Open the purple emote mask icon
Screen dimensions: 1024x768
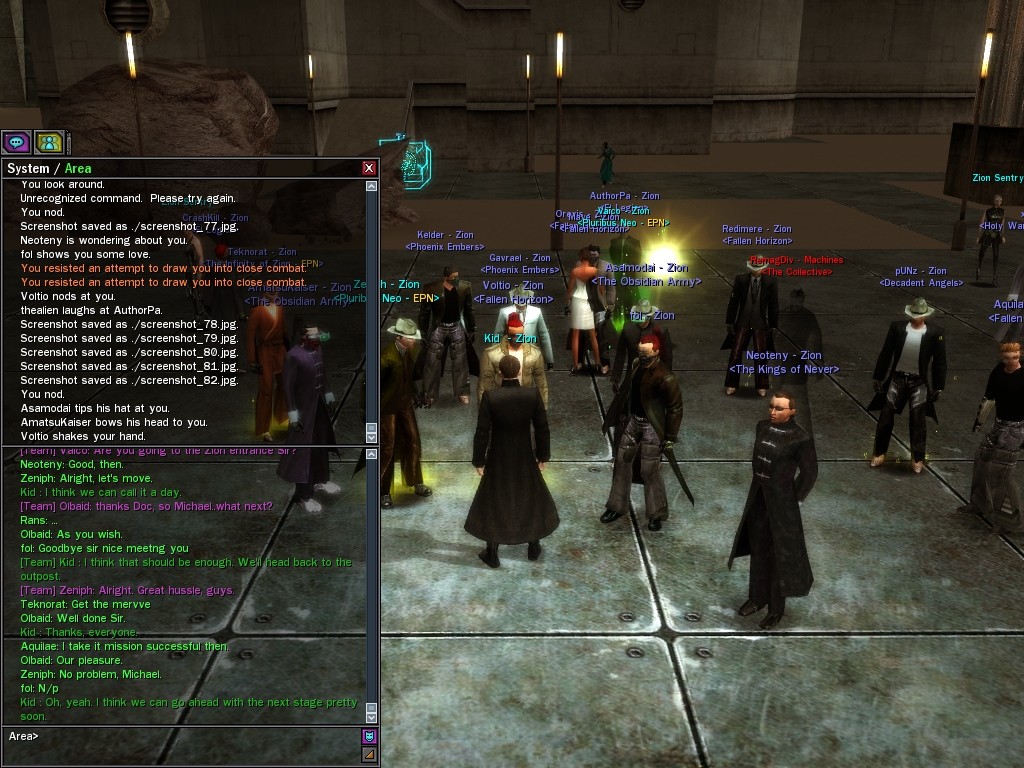tap(369, 736)
